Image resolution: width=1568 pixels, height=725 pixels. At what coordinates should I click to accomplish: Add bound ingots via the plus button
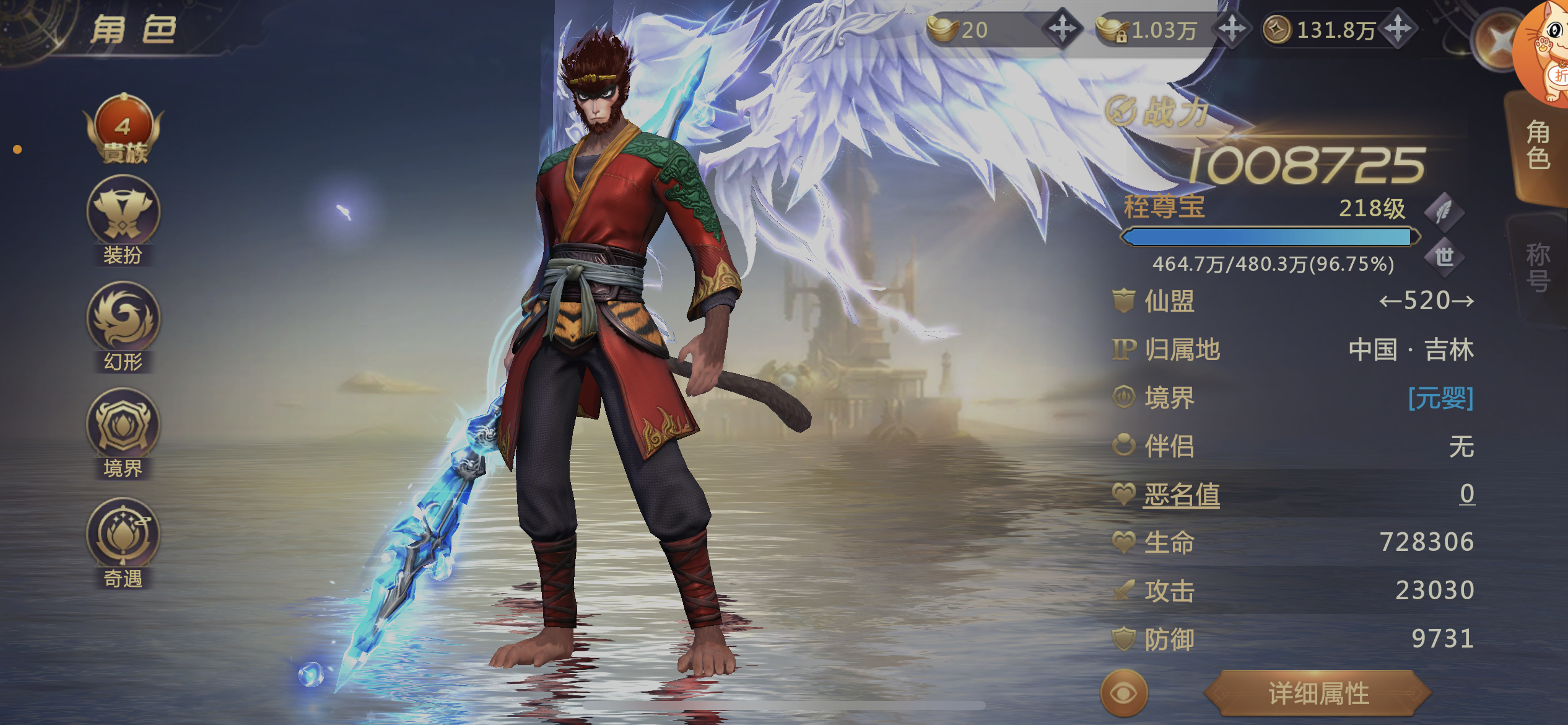(x=1232, y=29)
